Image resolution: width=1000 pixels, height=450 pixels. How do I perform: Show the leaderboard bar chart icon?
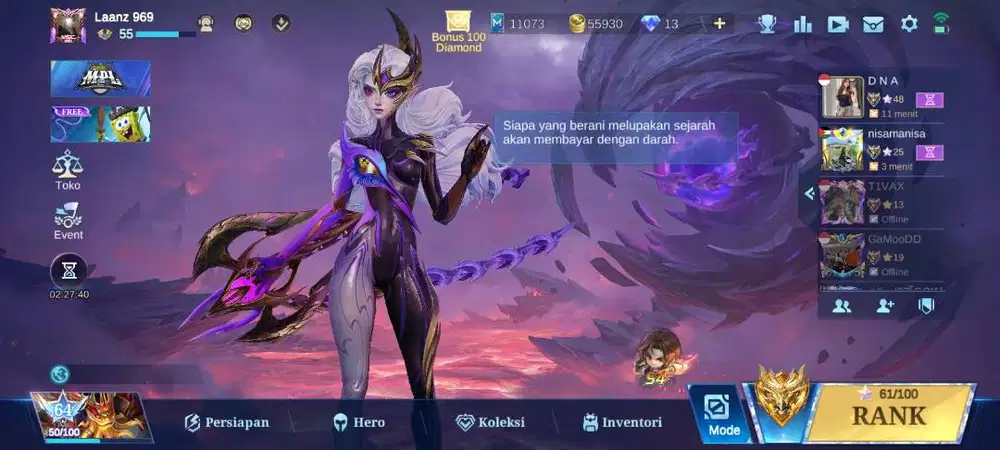click(x=802, y=23)
